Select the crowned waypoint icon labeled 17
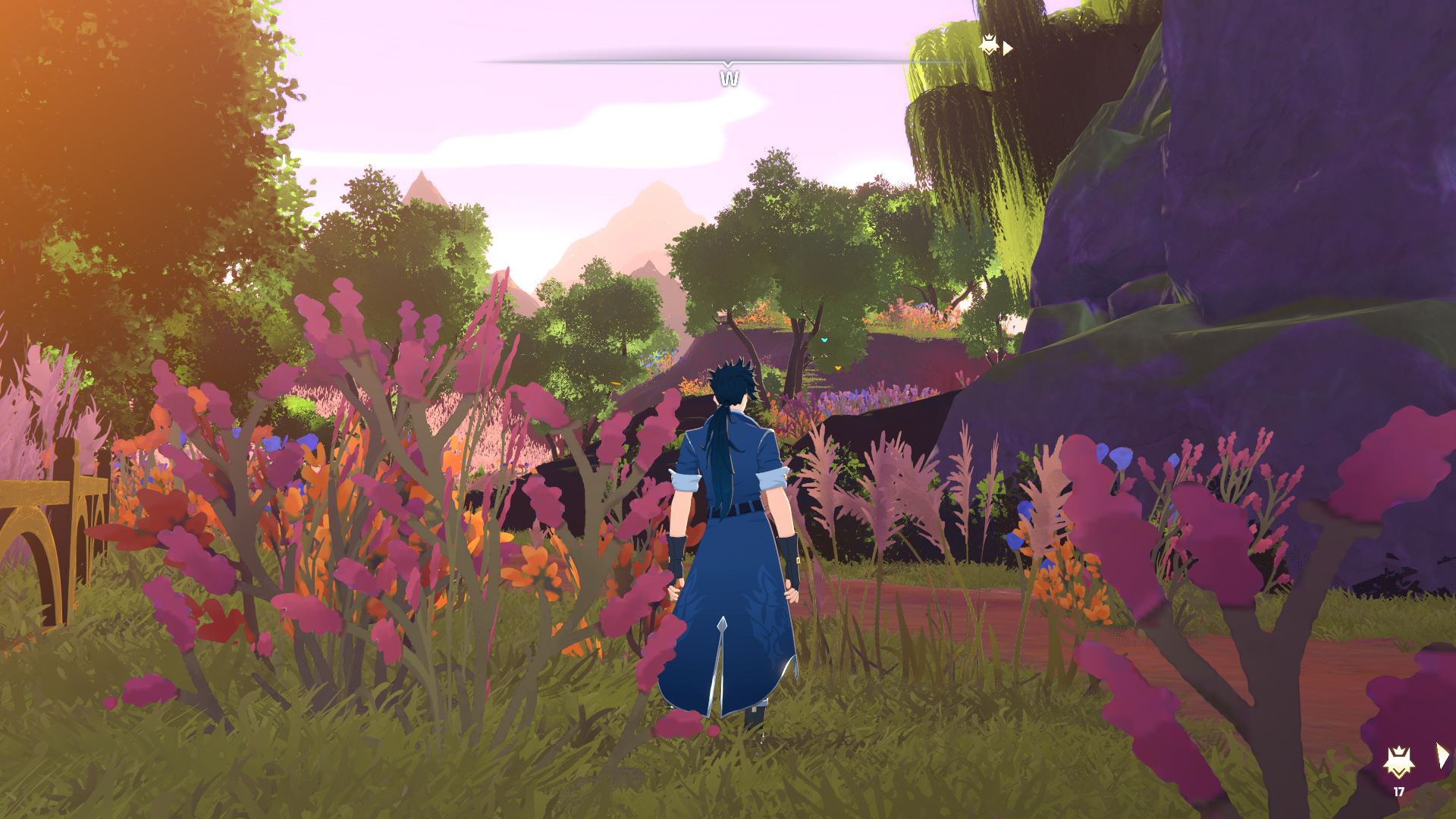The width and height of the screenshot is (1456, 819). point(1398,762)
